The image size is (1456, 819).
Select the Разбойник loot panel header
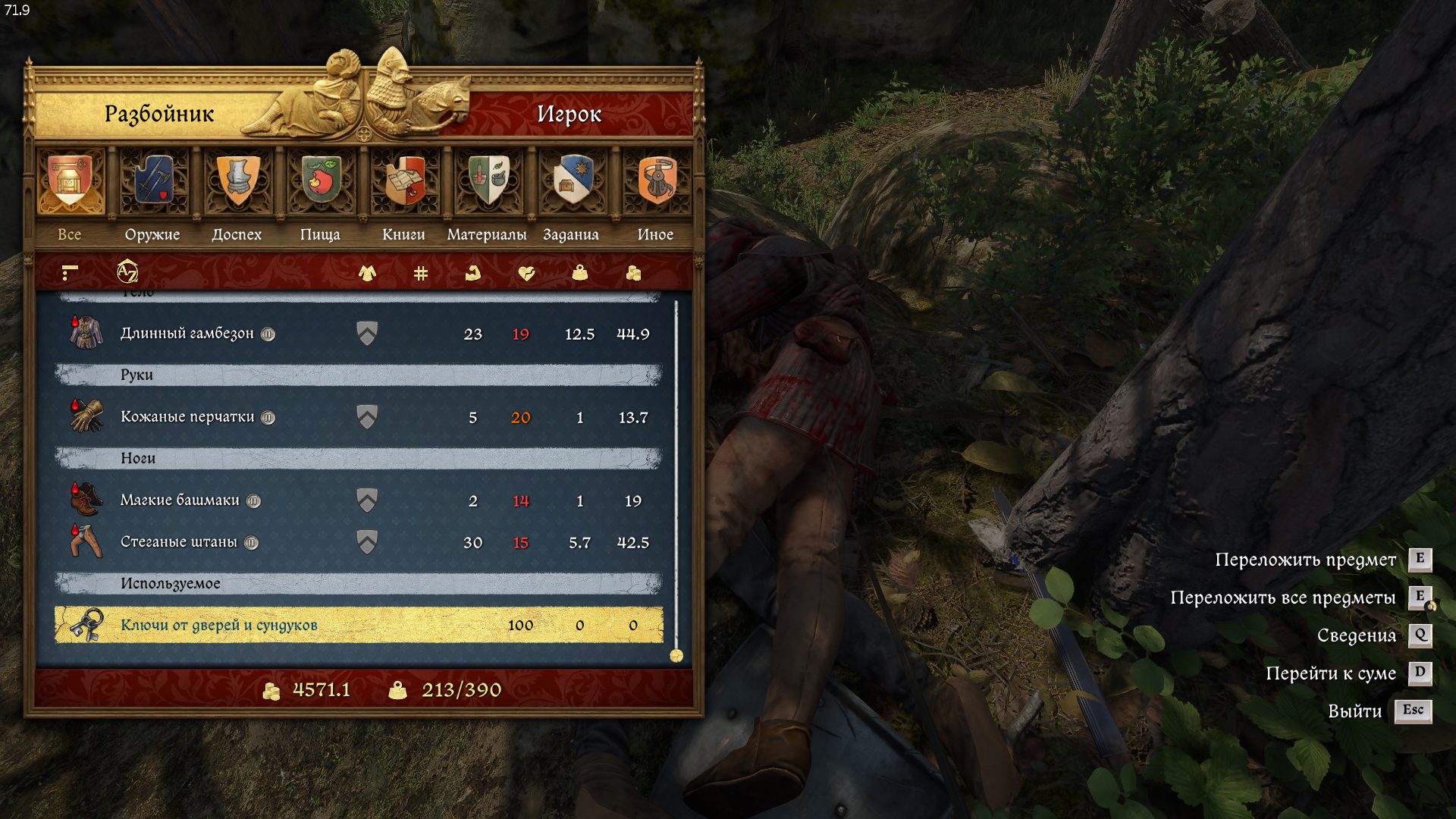point(159,114)
